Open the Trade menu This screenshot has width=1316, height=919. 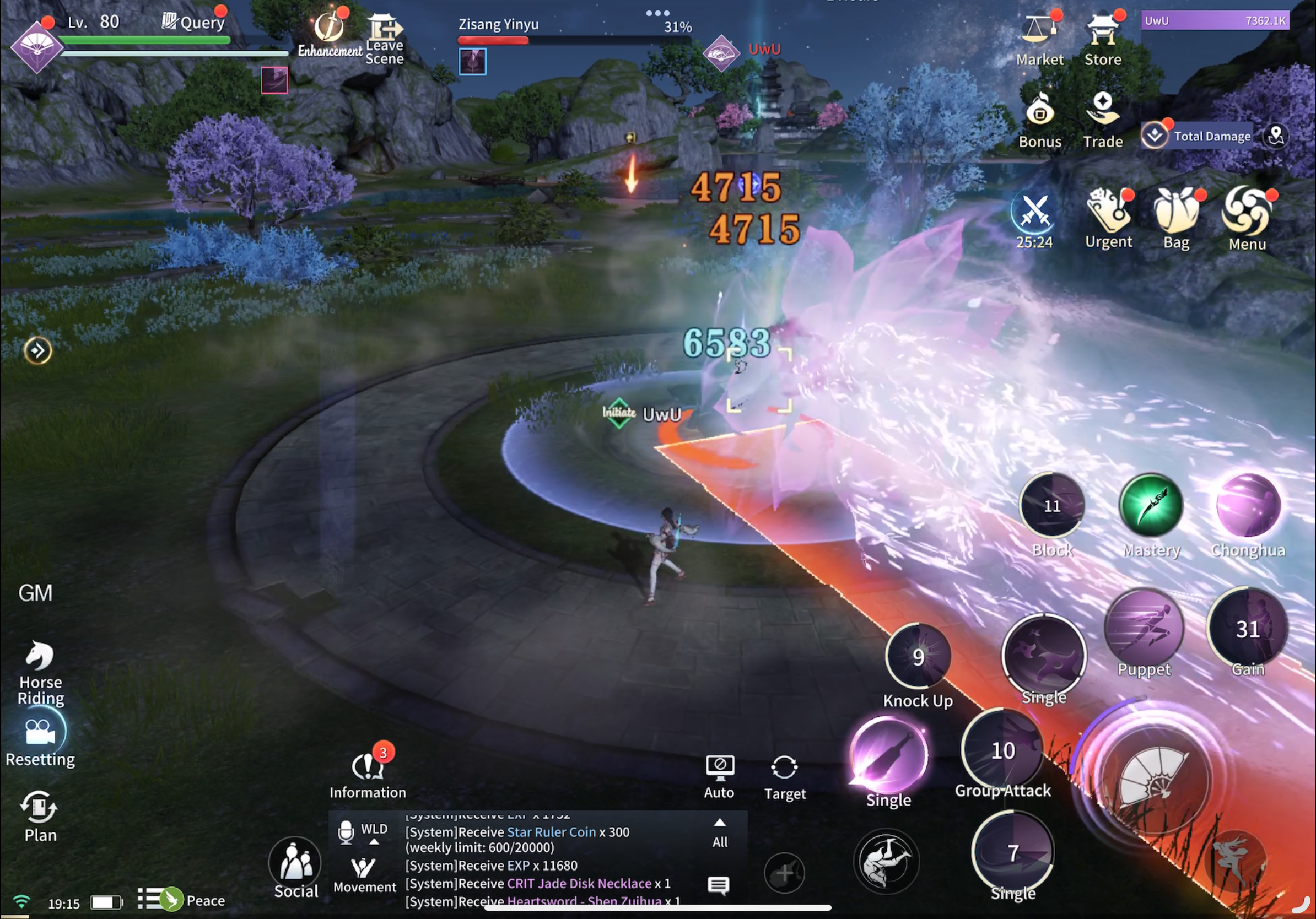click(x=1102, y=110)
